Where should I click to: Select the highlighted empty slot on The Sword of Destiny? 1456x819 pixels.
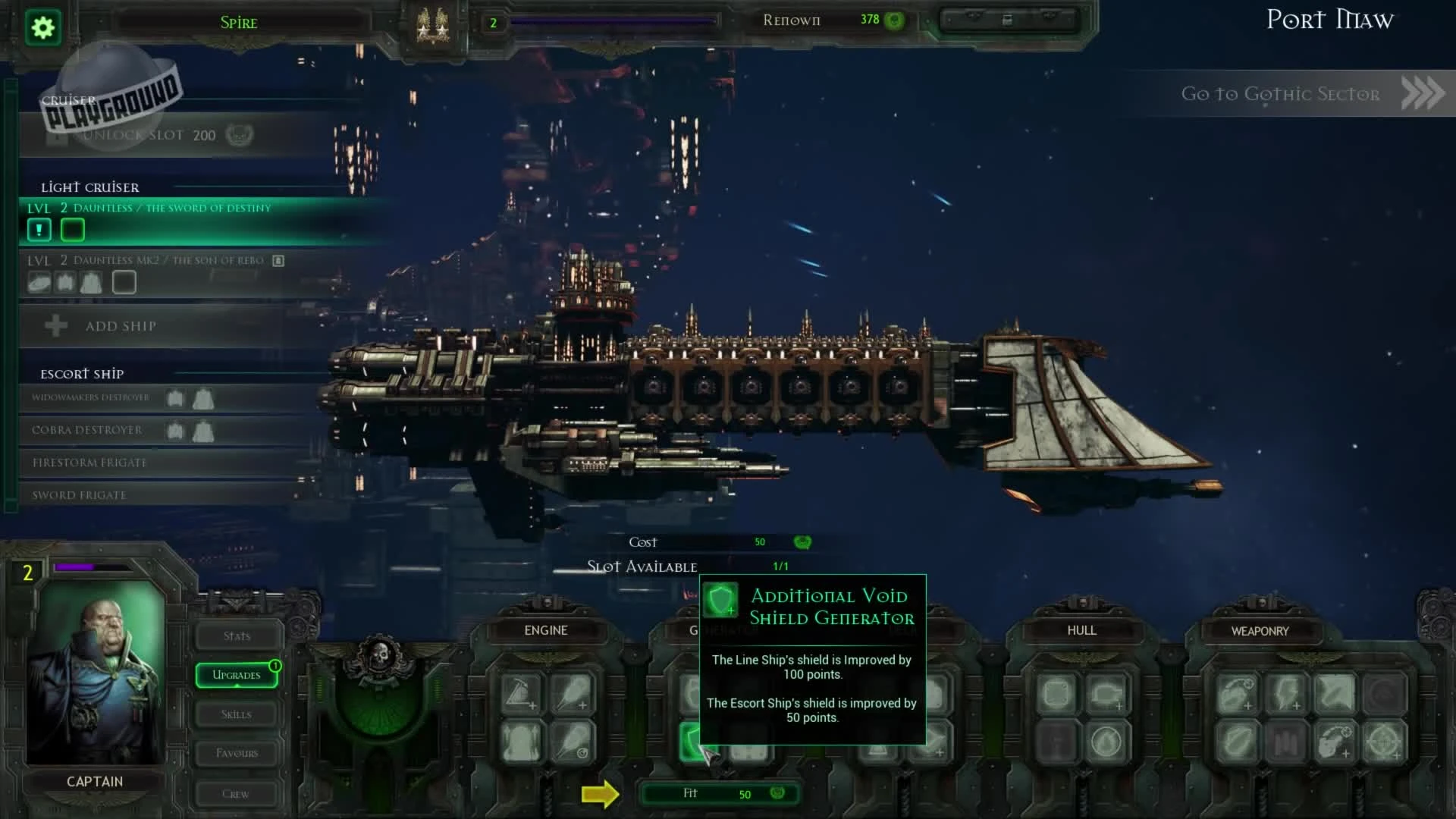point(73,229)
